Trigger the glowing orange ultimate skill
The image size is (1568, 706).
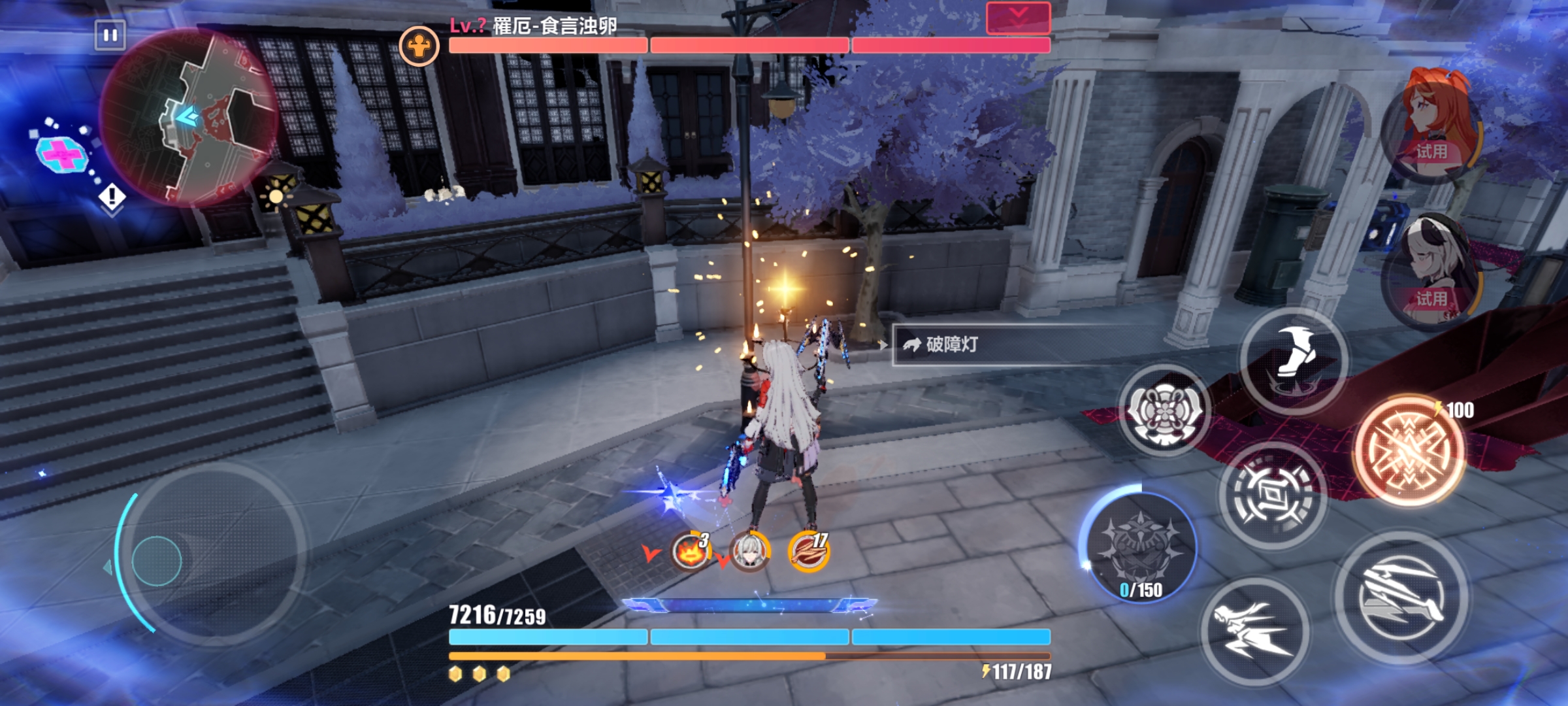(1409, 450)
